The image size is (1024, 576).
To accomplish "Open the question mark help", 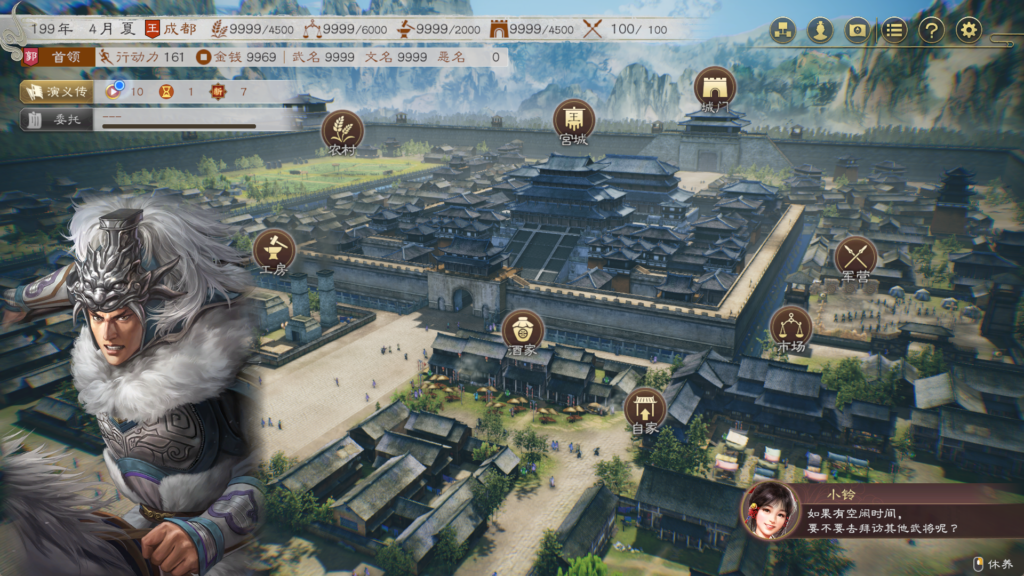I will click(931, 30).
